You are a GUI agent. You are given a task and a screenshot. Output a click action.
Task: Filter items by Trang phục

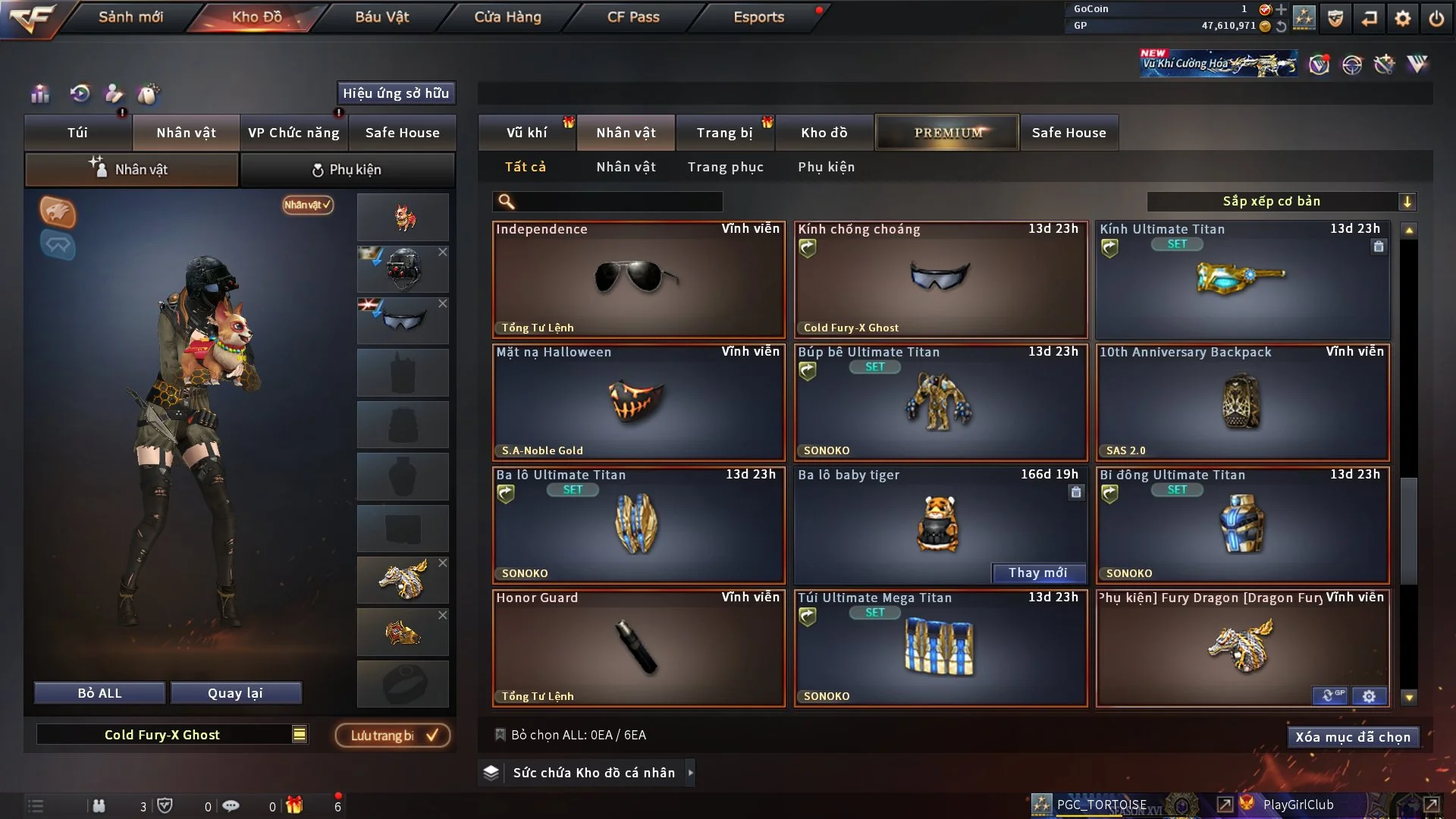(725, 167)
